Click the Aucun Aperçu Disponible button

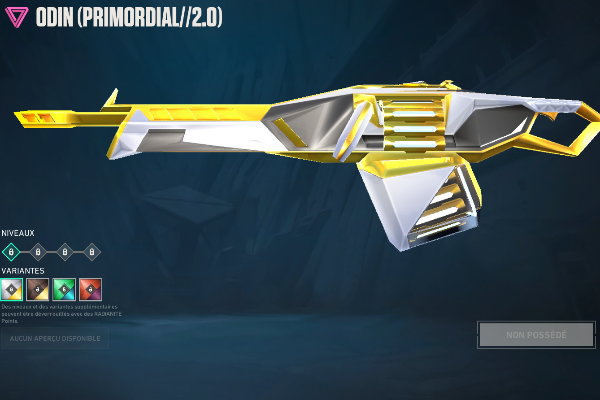54,339
